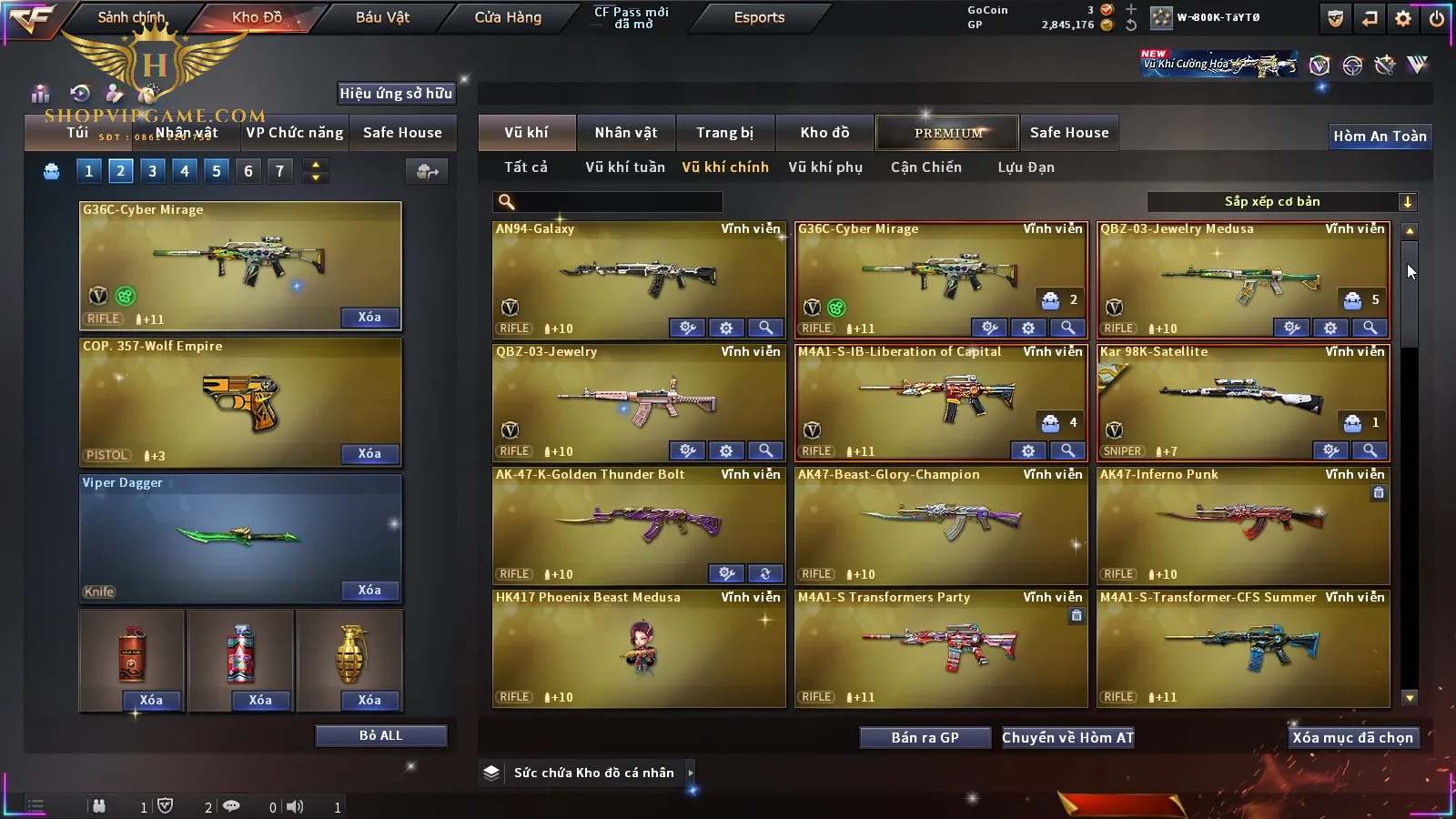This screenshot has width=1456, height=819.
Task: Open the settings gear icon
Action: [x=1403, y=18]
